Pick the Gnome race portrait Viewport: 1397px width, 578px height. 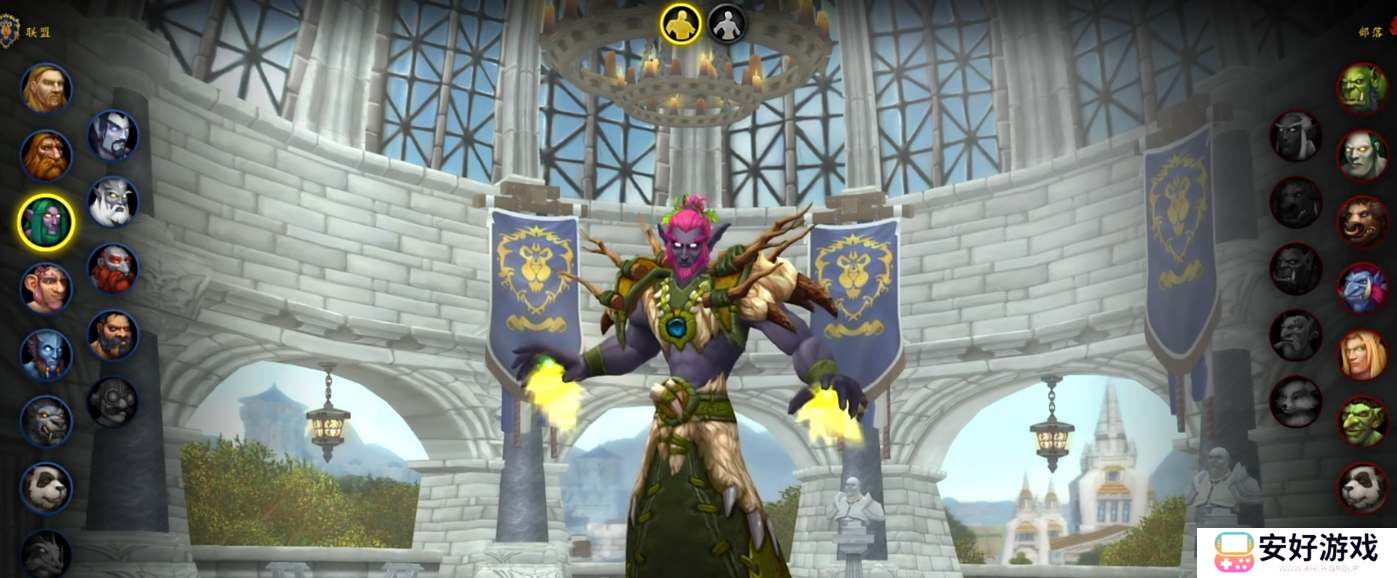[46, 288]
